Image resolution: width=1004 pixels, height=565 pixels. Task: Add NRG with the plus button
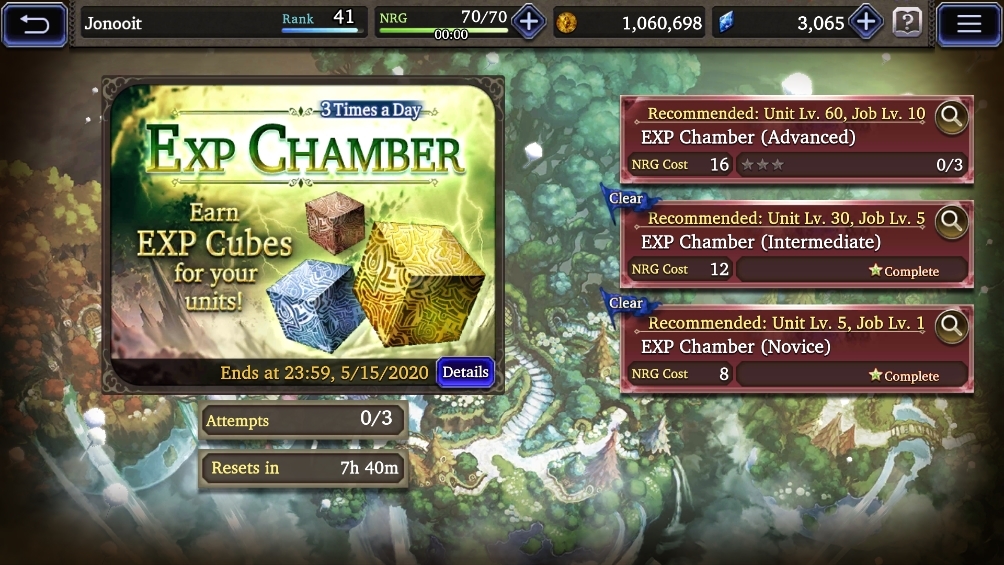(529, 21)
